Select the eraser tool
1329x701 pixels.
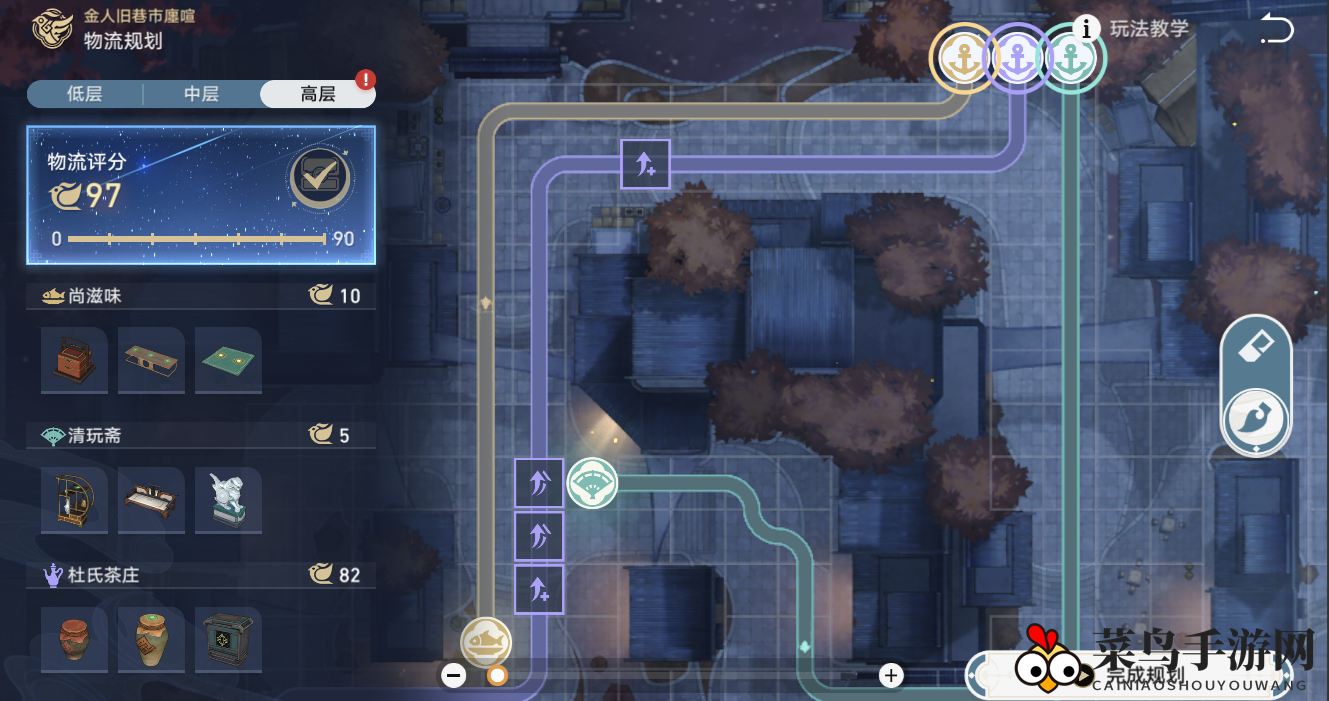pyautogui.click(x=1256, y=348)
